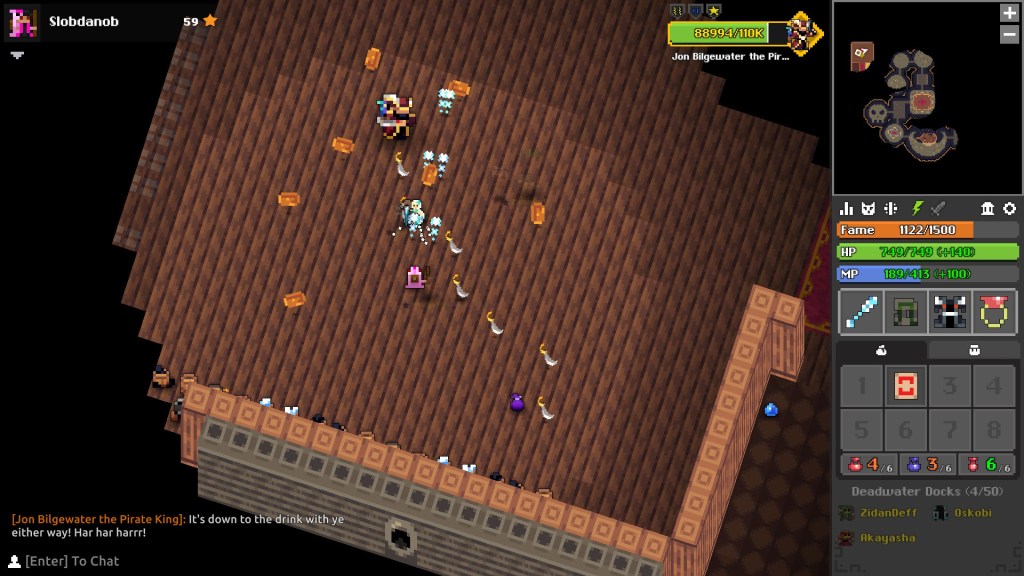The height and width of the screenshot is (576, 1024).
Task: Open the stats bar-chart icon
Action: [847, 208]
